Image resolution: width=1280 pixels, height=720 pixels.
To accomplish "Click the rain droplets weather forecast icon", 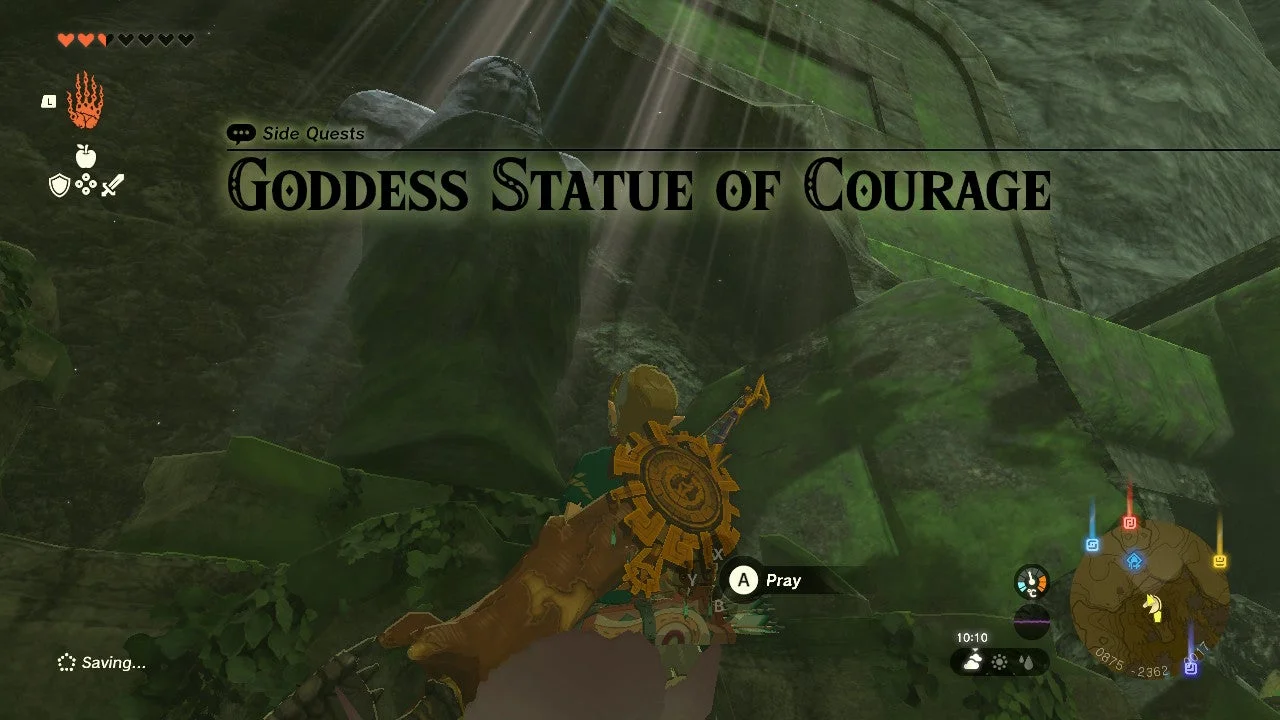I will (1027, 662).
